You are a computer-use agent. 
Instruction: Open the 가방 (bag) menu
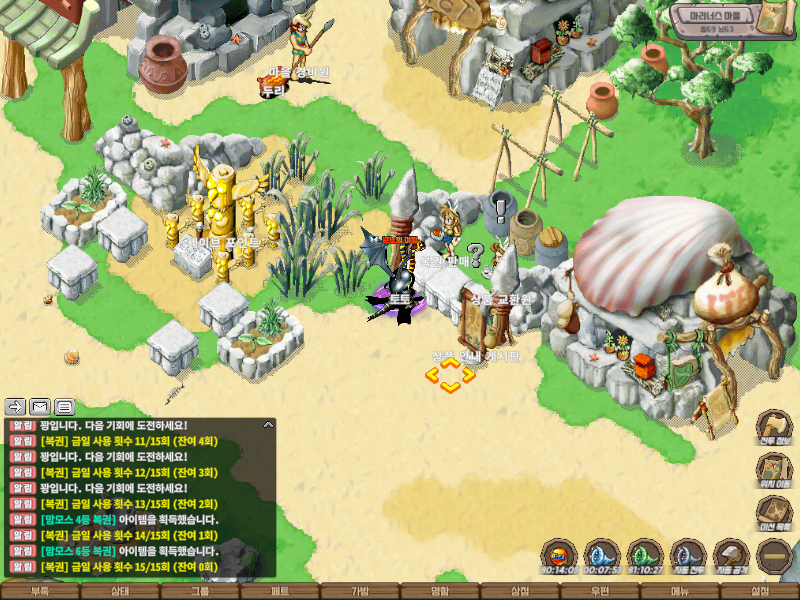[360, 591]
